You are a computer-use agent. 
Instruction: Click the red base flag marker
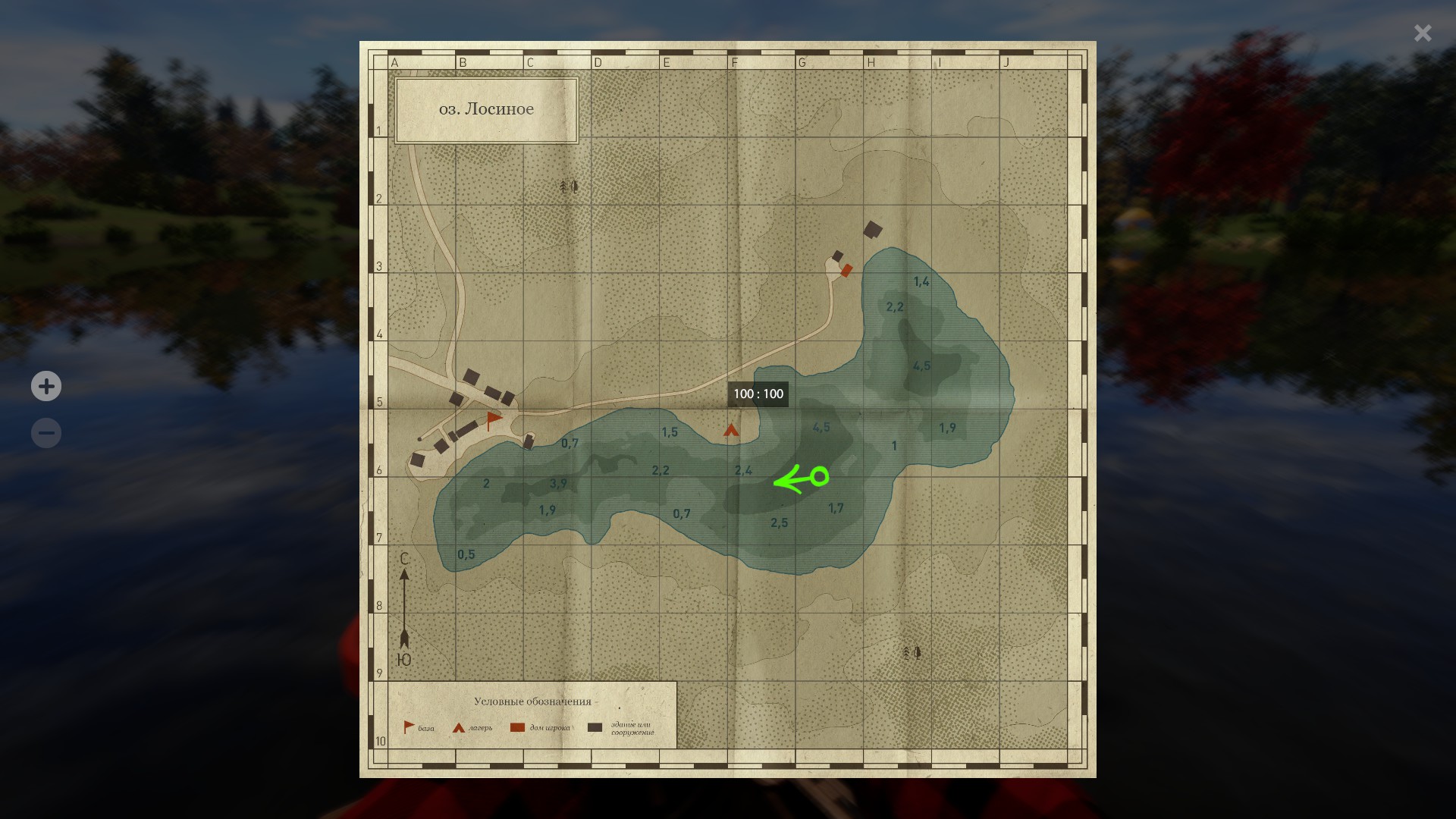coord(494,419)
